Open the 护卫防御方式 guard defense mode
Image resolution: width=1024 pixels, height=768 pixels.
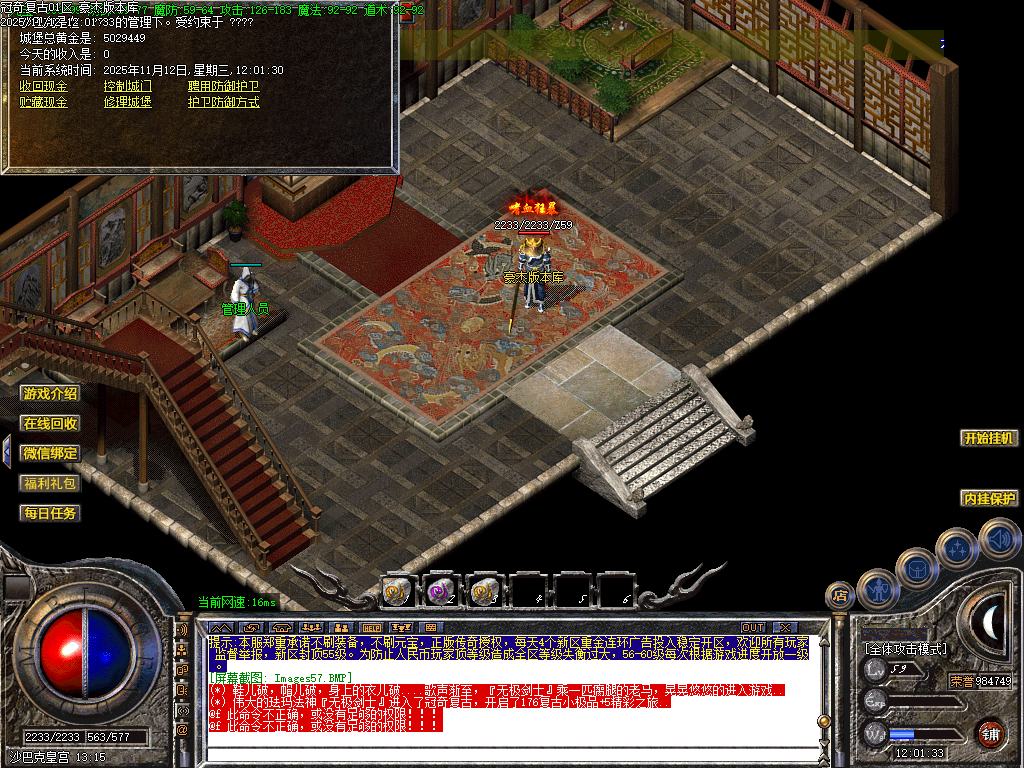(223, 102)
